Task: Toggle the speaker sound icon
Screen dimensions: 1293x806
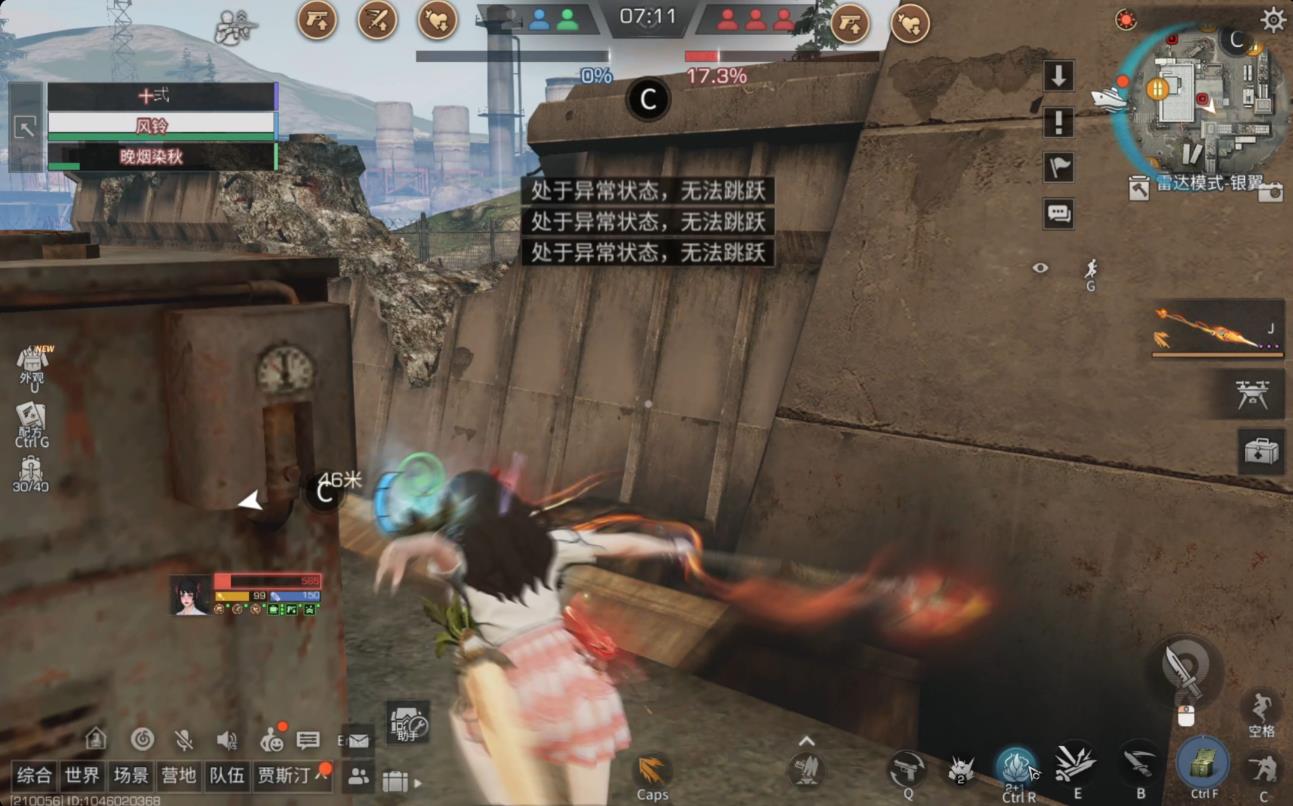Action: [226, 740]
